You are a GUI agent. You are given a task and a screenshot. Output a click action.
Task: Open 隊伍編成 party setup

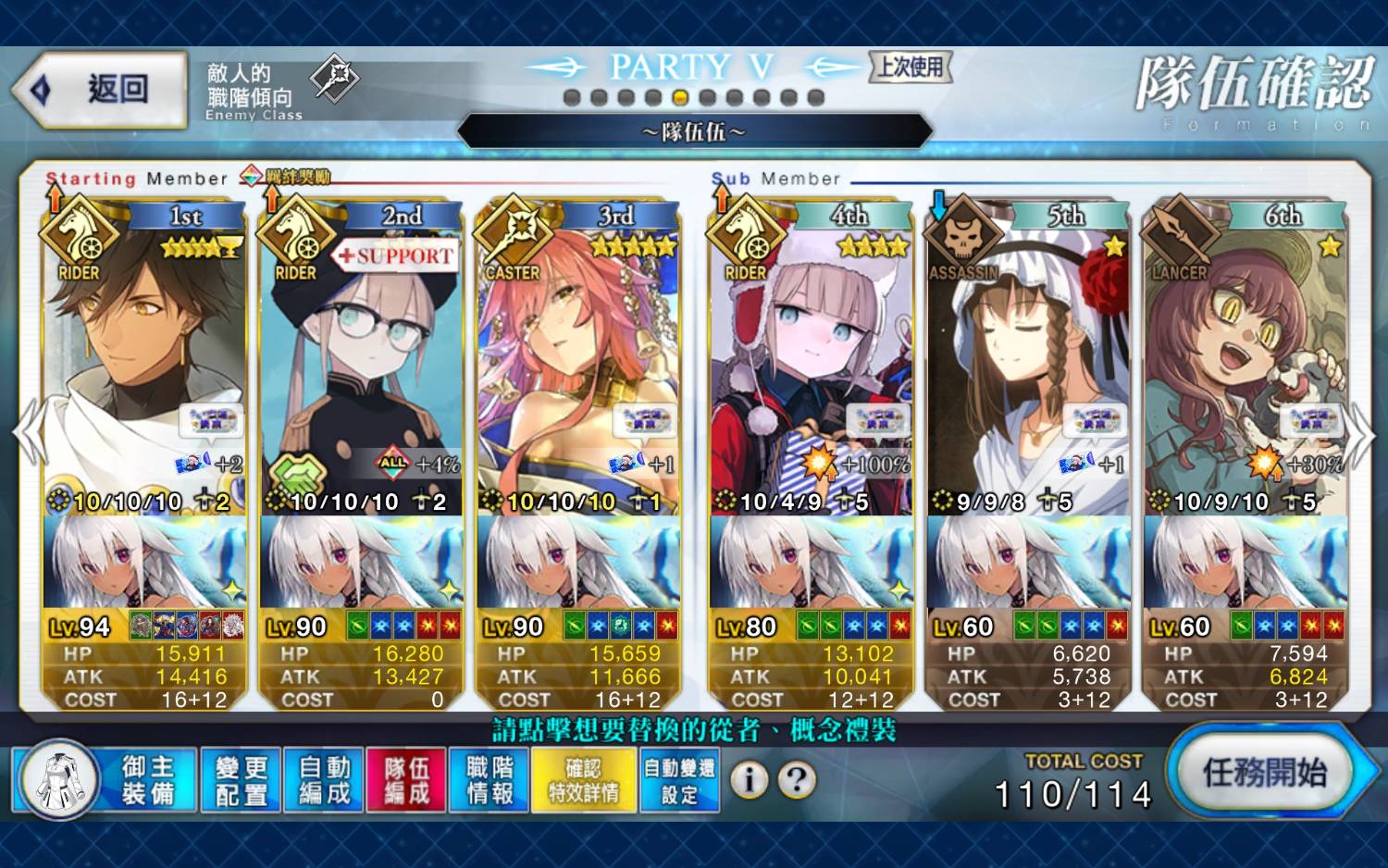[x=406, y=780]
